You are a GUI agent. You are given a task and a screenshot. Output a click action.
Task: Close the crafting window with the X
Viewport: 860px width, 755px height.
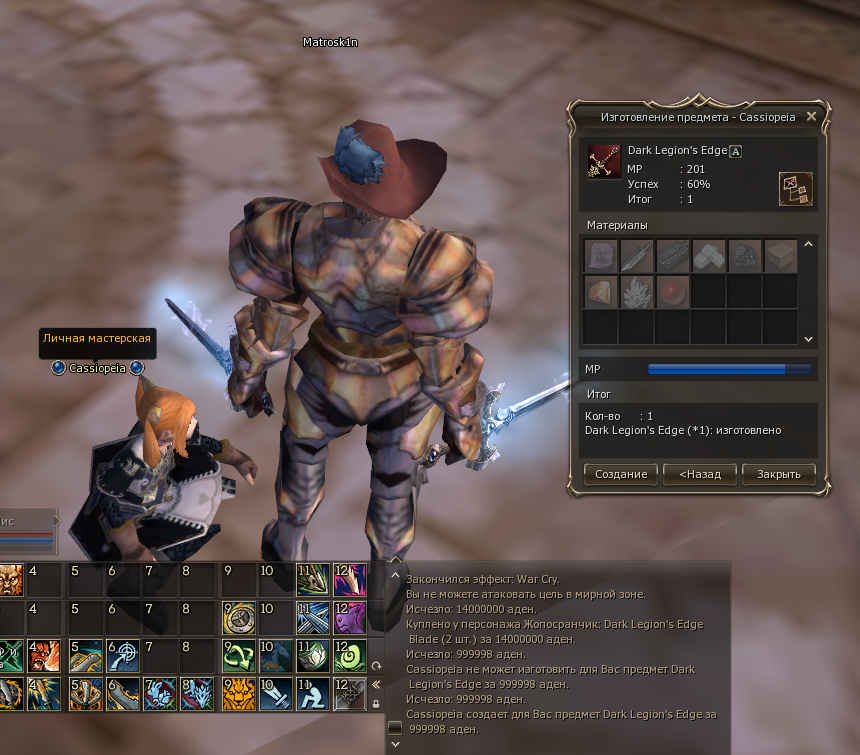[811, 116]
